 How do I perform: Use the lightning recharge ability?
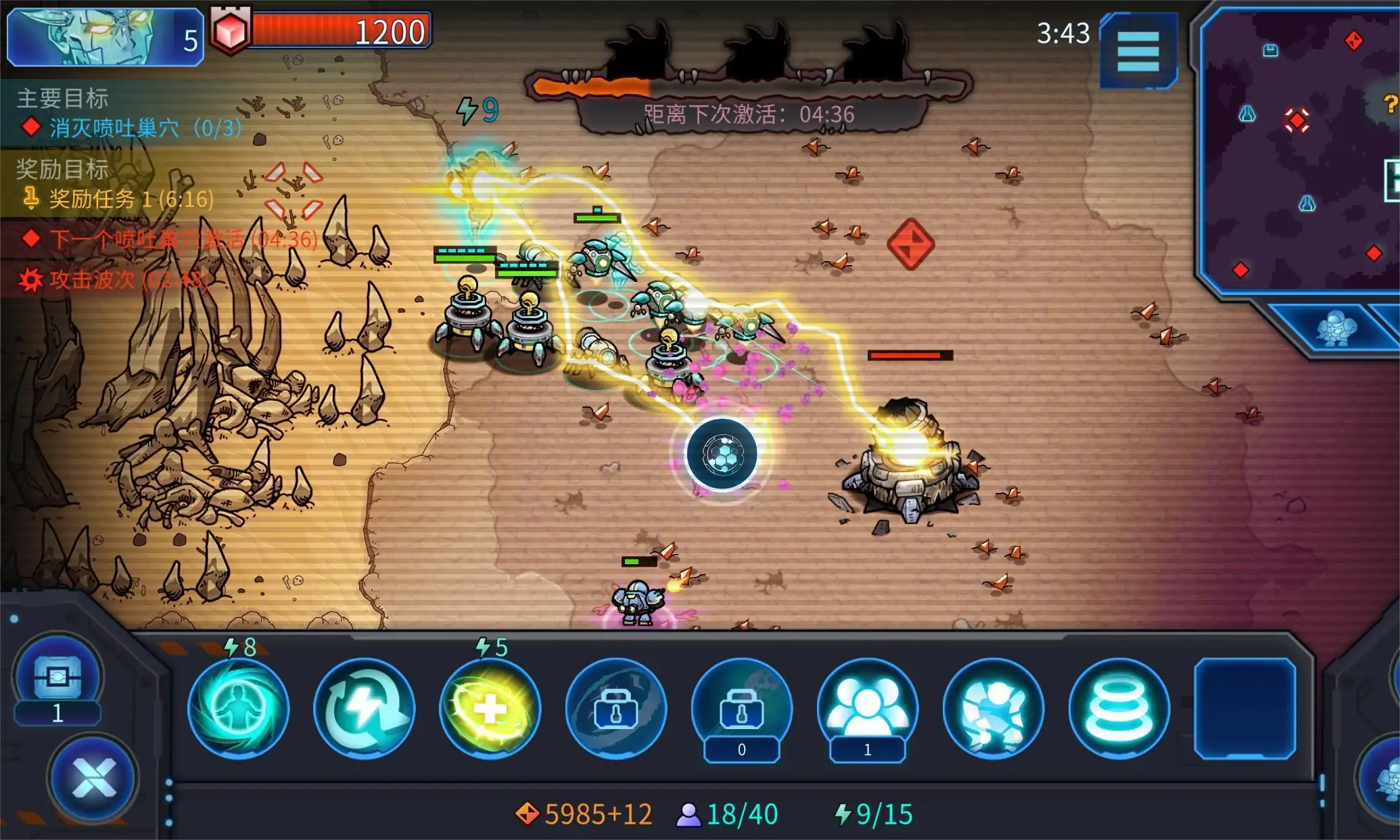[364, 708]
